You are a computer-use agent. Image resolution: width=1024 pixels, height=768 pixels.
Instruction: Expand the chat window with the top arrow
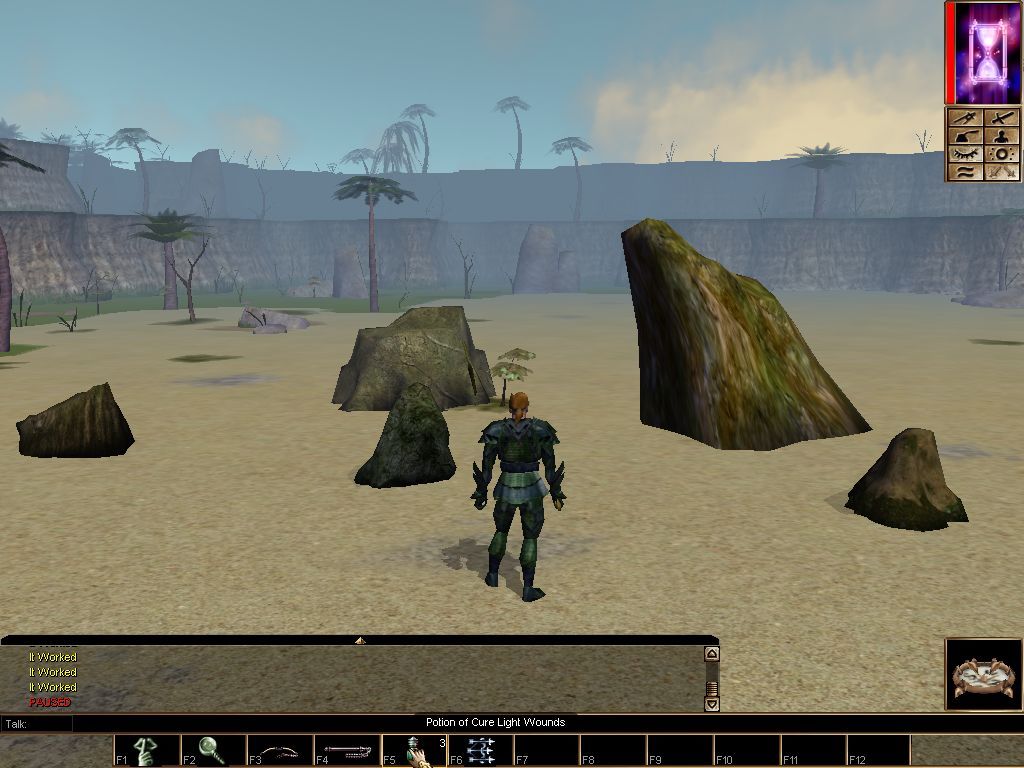[x=359, y=640]
